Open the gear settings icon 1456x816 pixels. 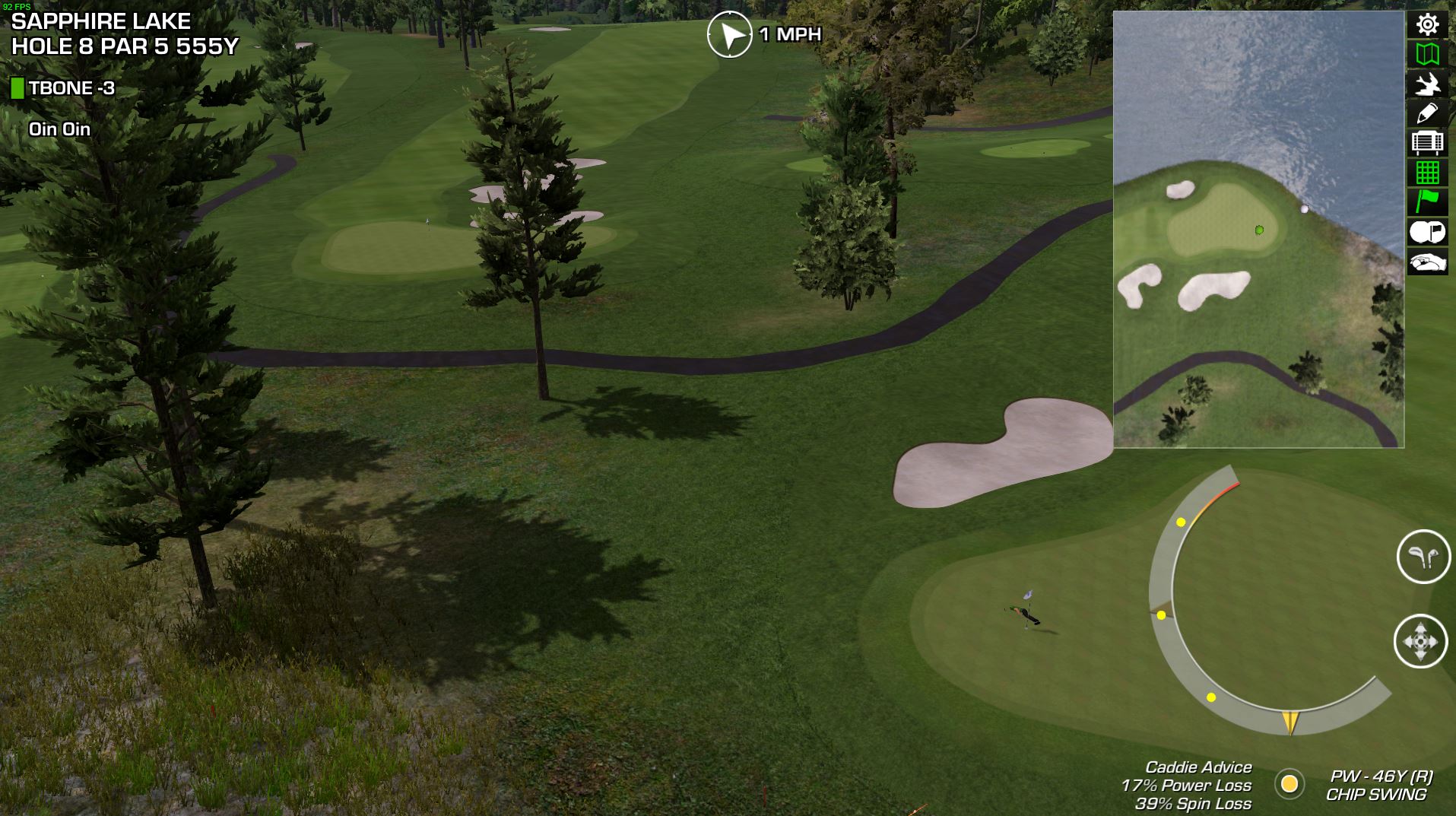(x=1427, y=25)
